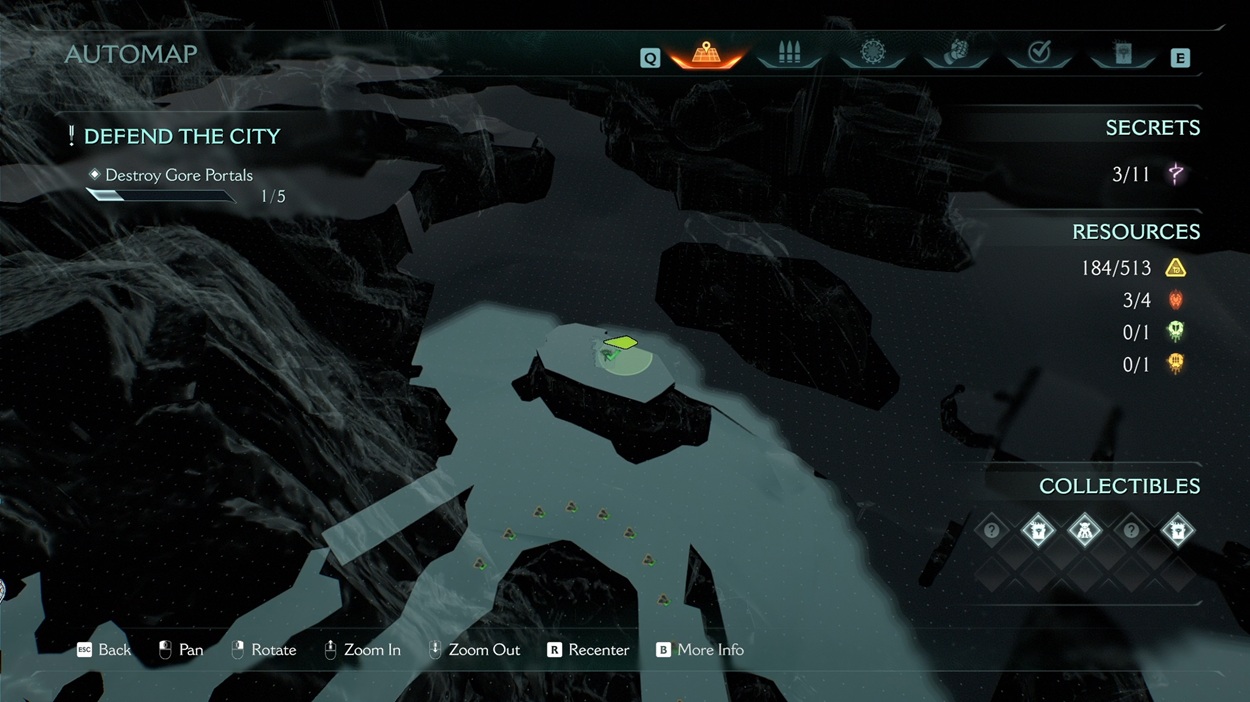Select the orange automap tab

[x=706, y=54]
